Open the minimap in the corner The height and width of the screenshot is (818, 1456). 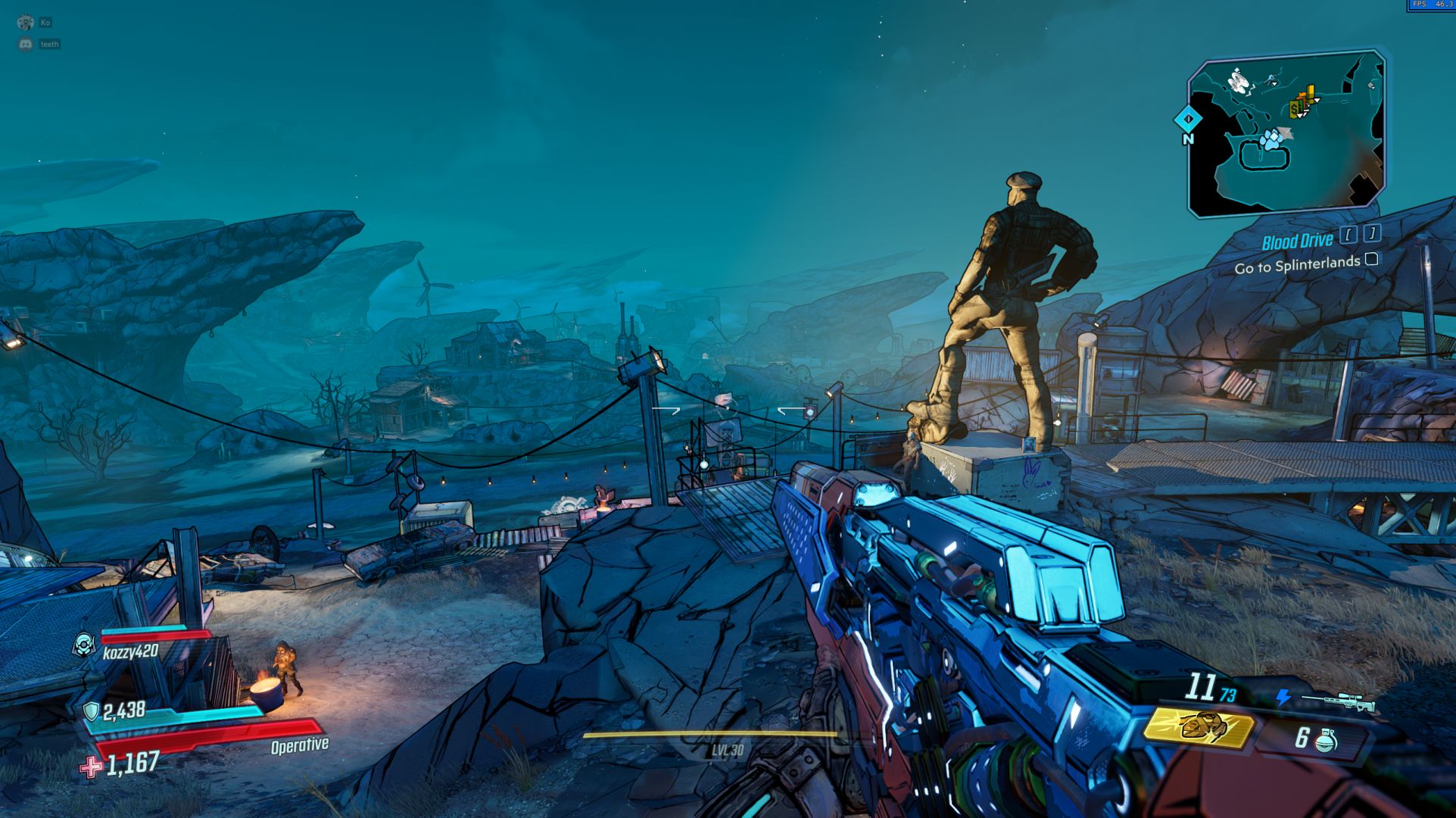[x=1286, y=134]
